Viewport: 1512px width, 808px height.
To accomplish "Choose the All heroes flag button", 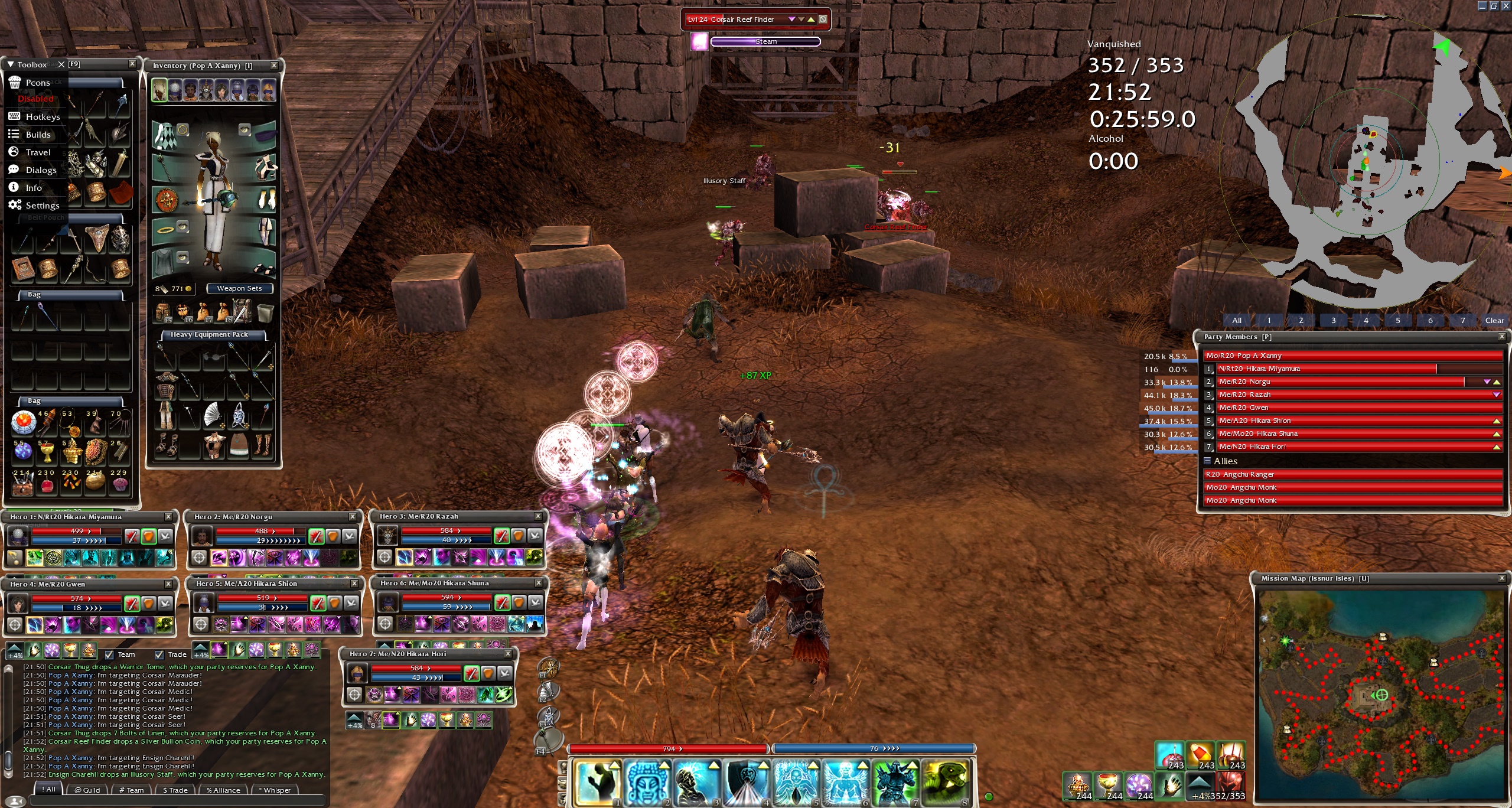I will [x=1237, y=320].
